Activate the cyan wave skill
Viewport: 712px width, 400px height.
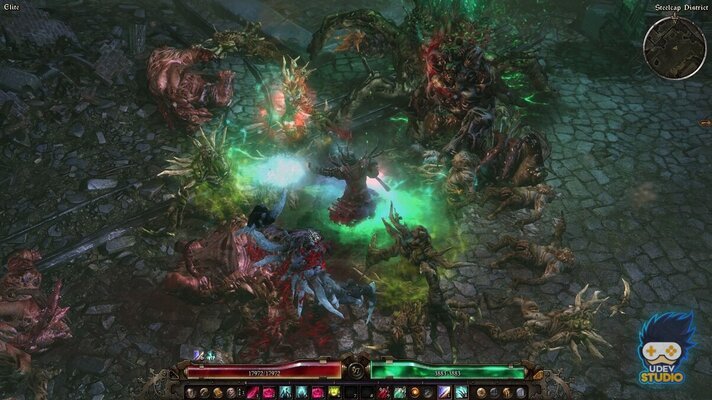click(461, 392)
